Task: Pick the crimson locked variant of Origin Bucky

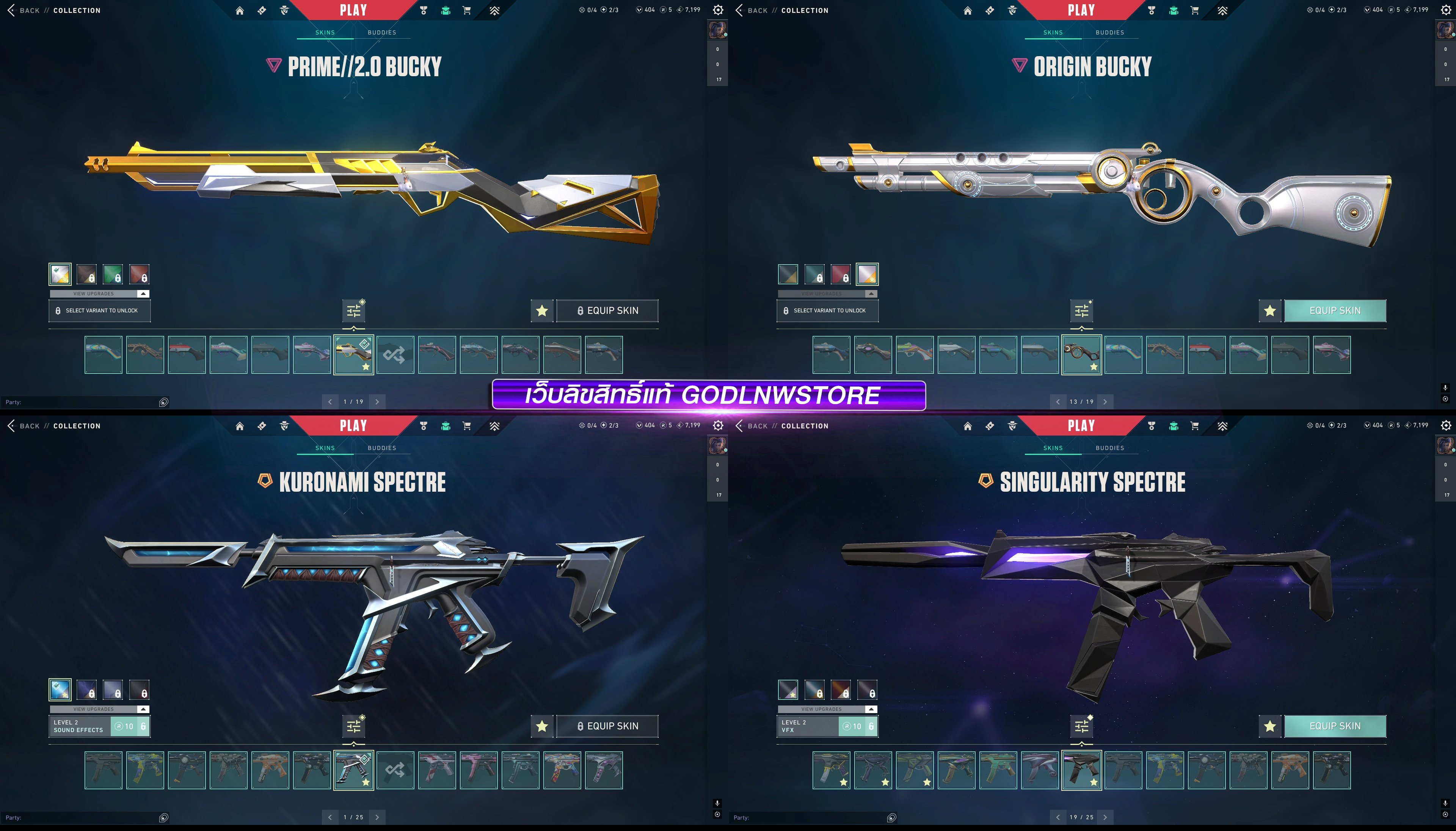Action: coord(841,274)
